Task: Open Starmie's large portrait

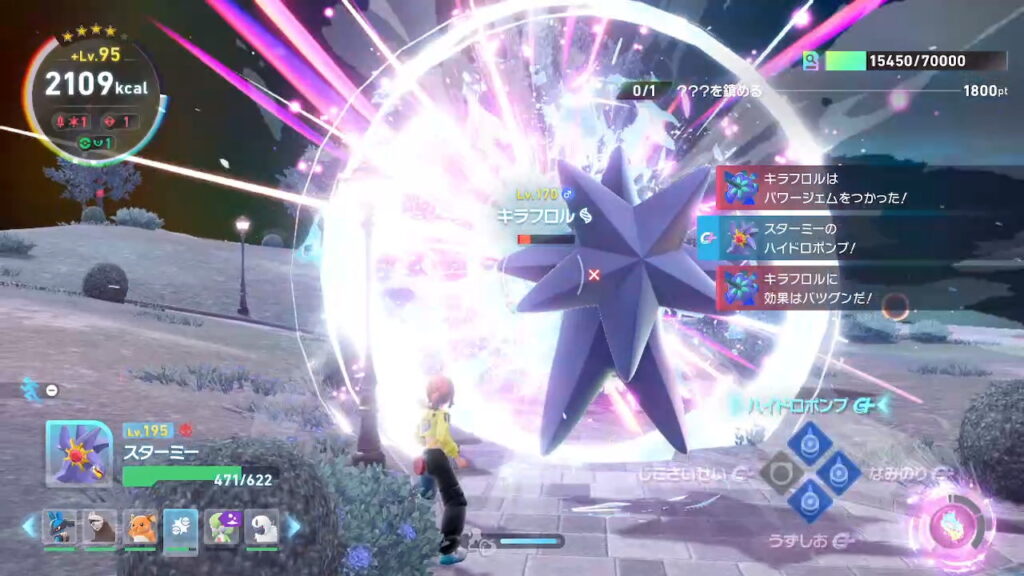Action: click(78, 453)
